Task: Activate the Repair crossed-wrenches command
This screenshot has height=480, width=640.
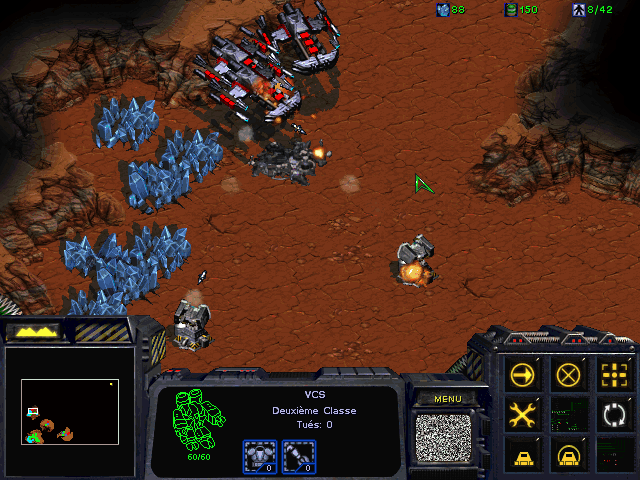Action: tap(522, 413)
